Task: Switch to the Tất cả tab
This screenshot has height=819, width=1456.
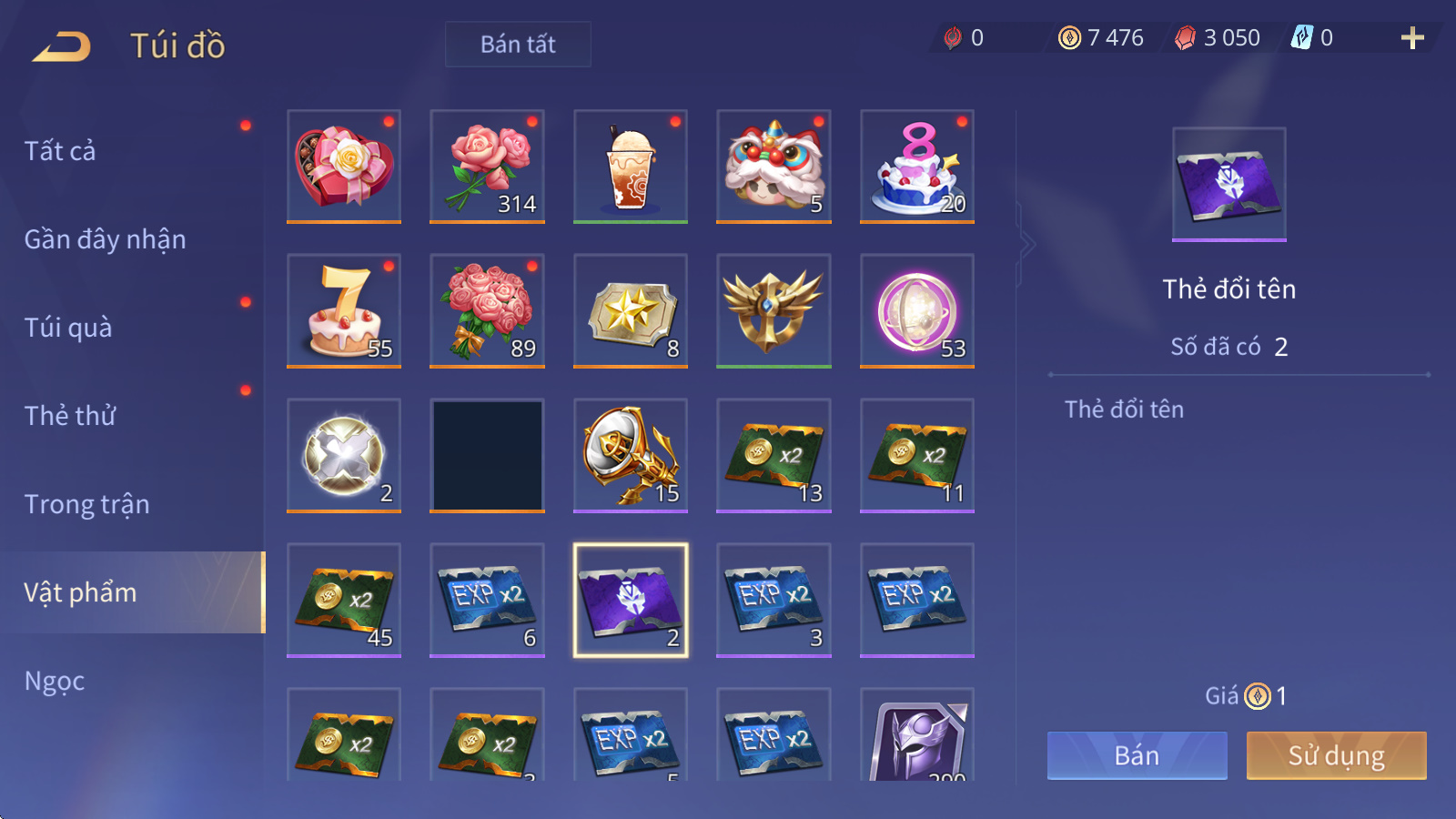Action: pyautogui.click(x=60, y=151)
